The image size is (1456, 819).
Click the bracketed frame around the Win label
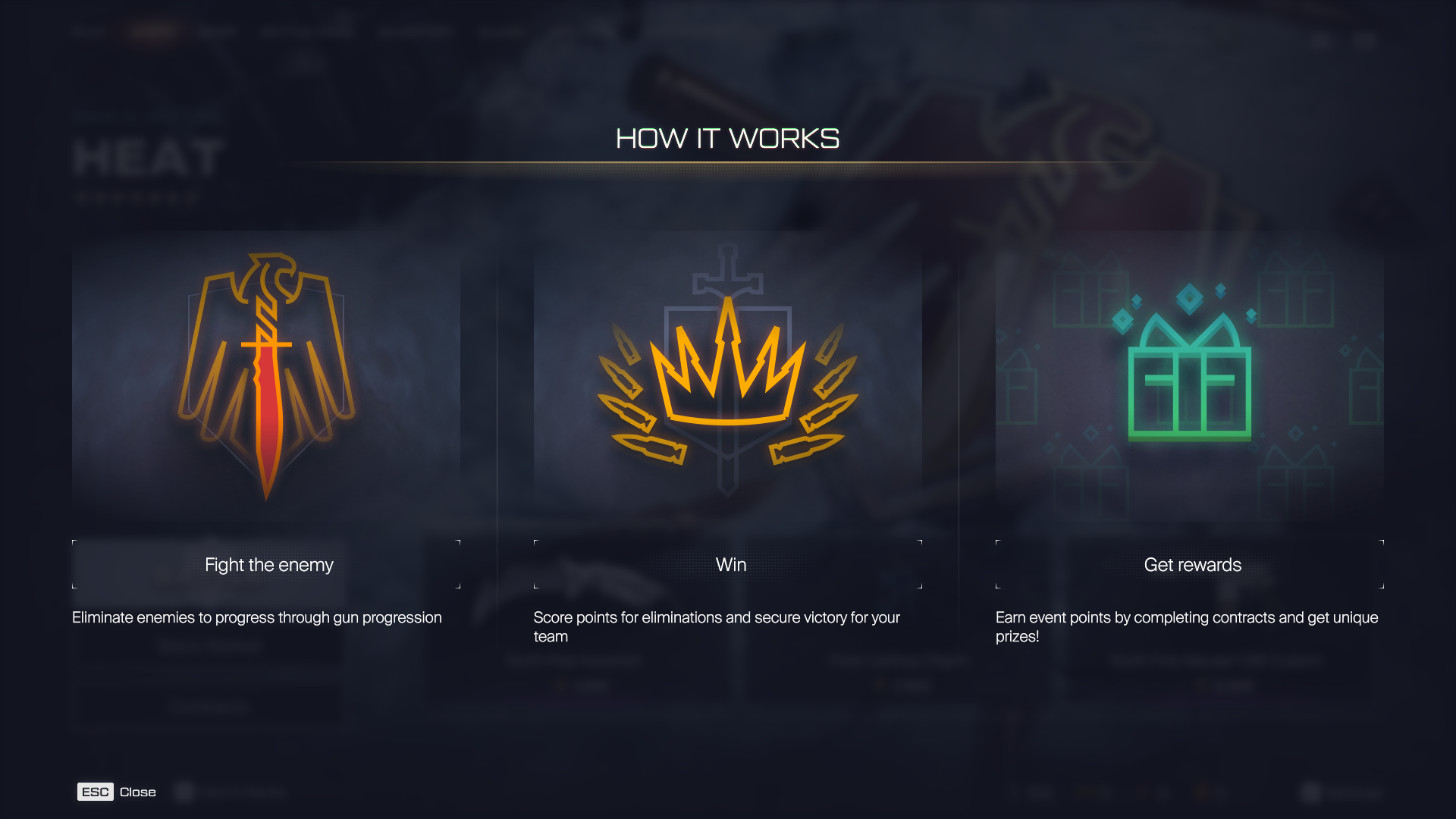click(538, 541)
